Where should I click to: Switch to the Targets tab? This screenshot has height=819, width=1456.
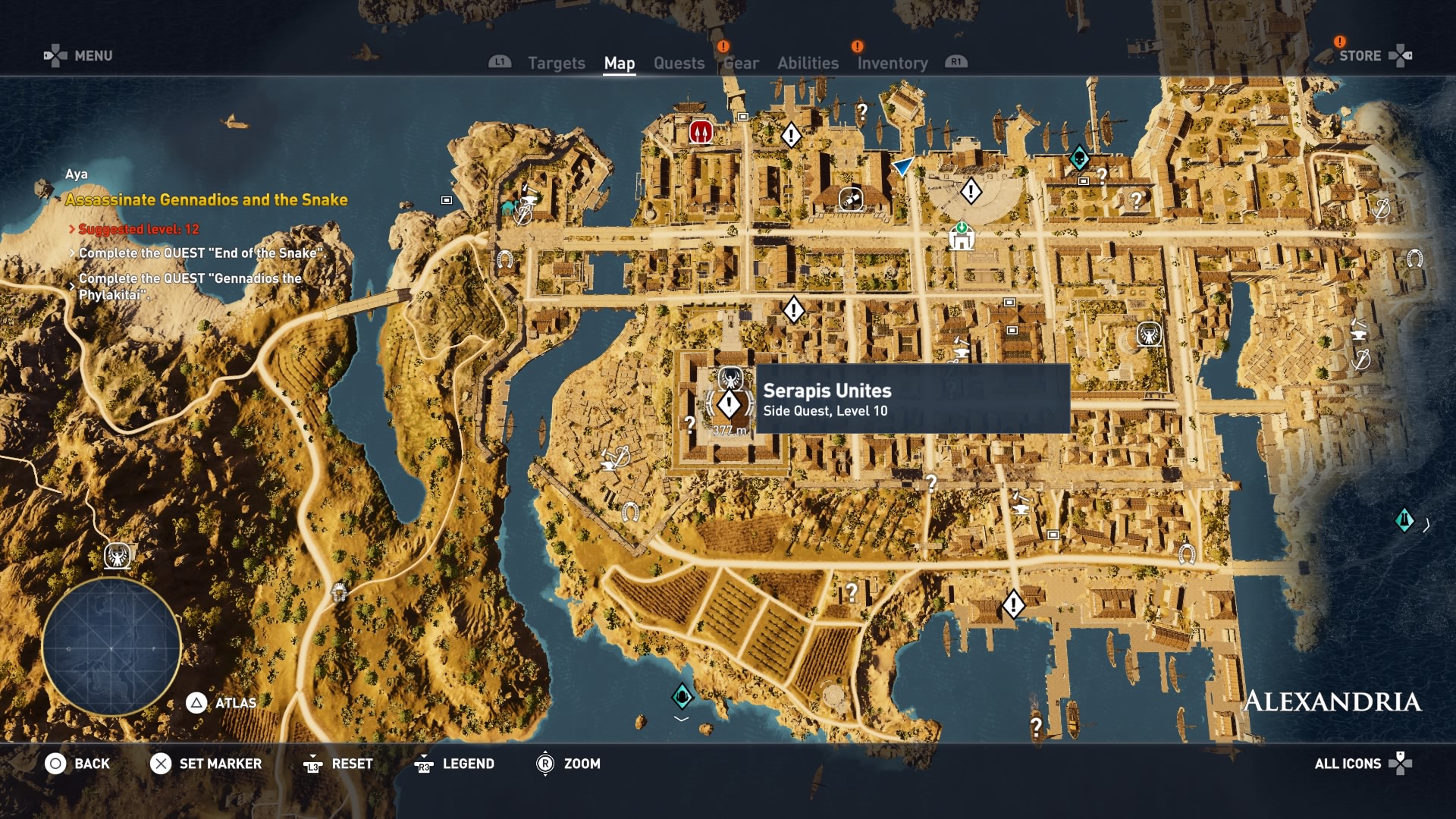pyautogui.click(x=556, y=64)
